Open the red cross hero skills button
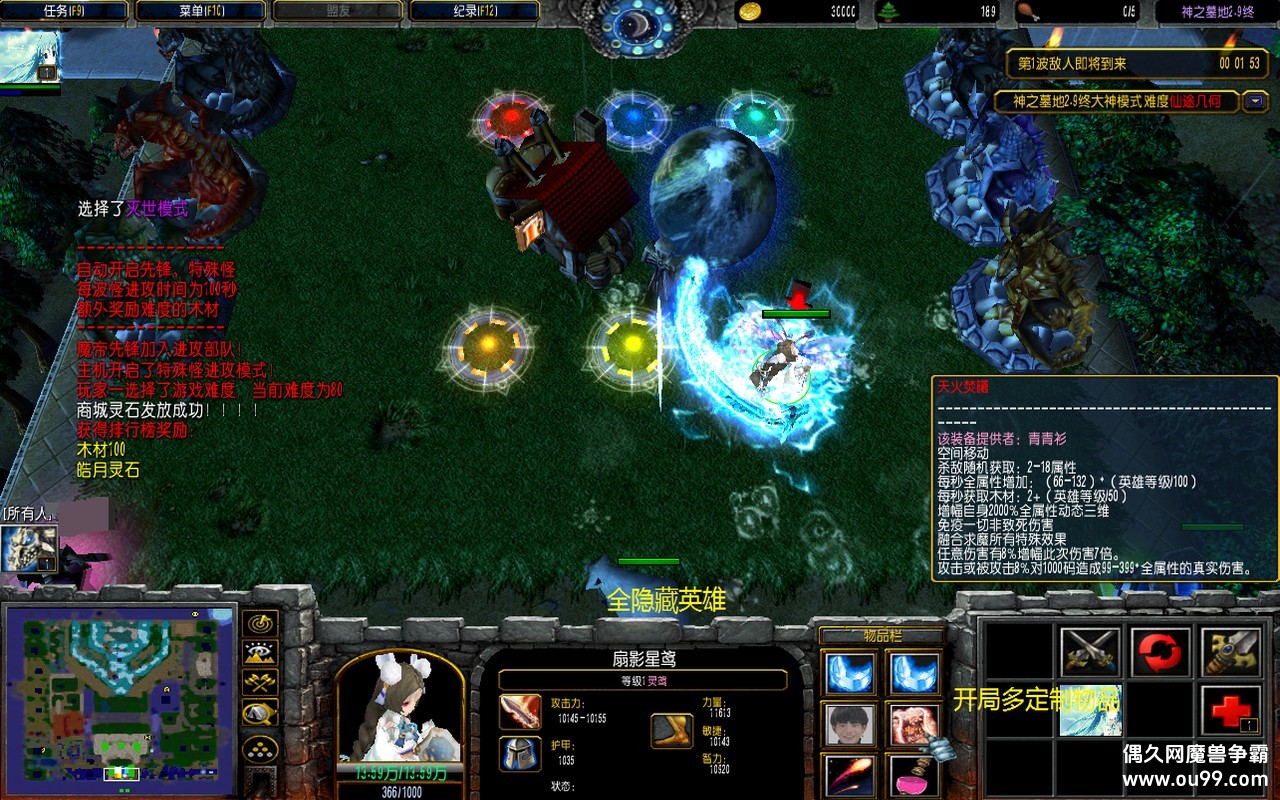This screenshot has width=1280, height=800. pyautogui.click(x=1230, y=710)
